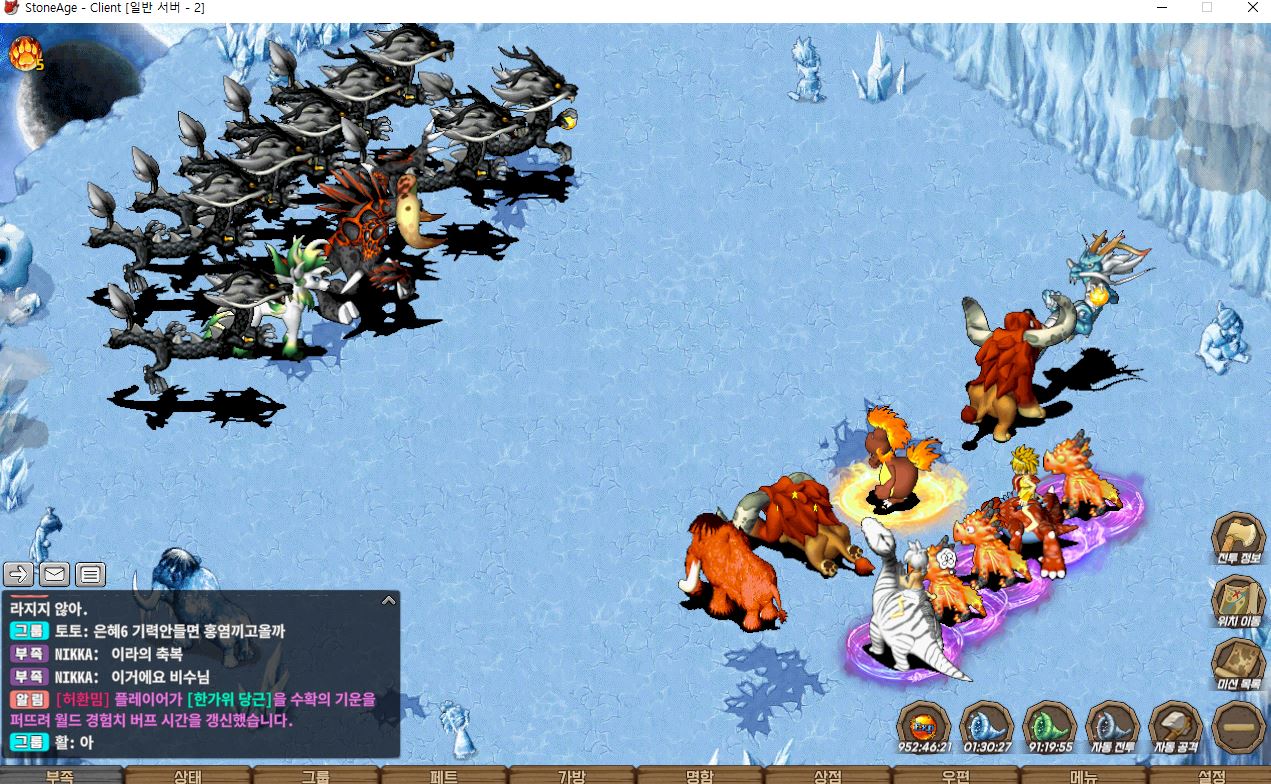Open the 메뉴 (menu) button
1271x784 pixels.
coord(1084,776)
